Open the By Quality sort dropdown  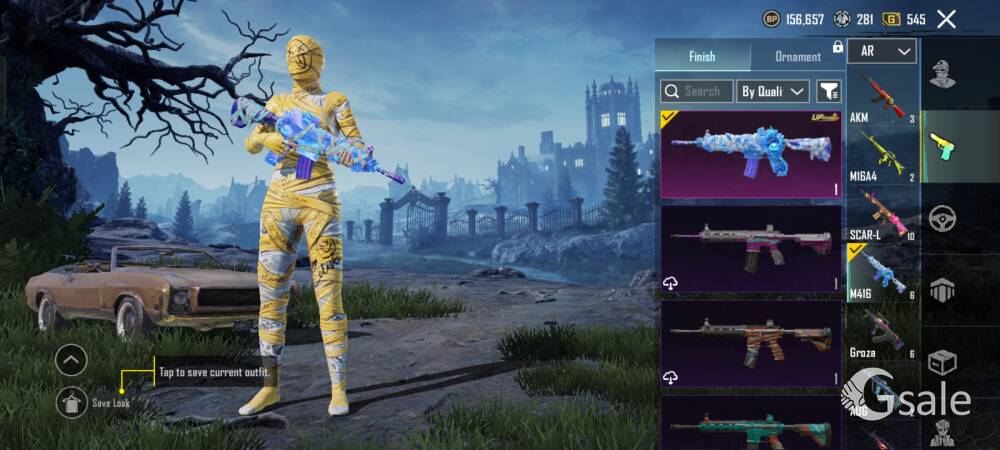[x=773, y=91]
